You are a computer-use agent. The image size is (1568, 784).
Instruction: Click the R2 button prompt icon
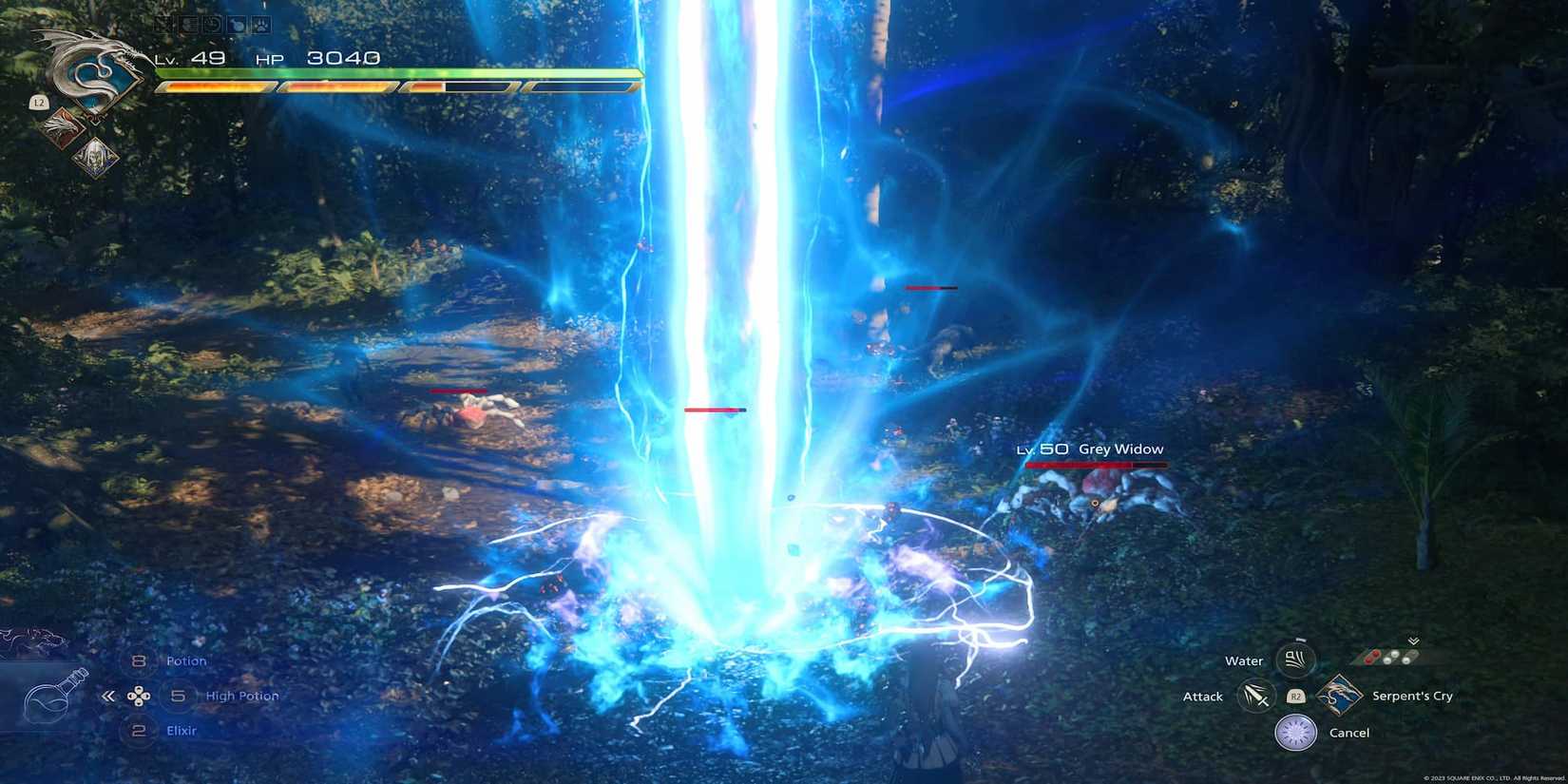pyautogui.click(x=1296, y=697)
